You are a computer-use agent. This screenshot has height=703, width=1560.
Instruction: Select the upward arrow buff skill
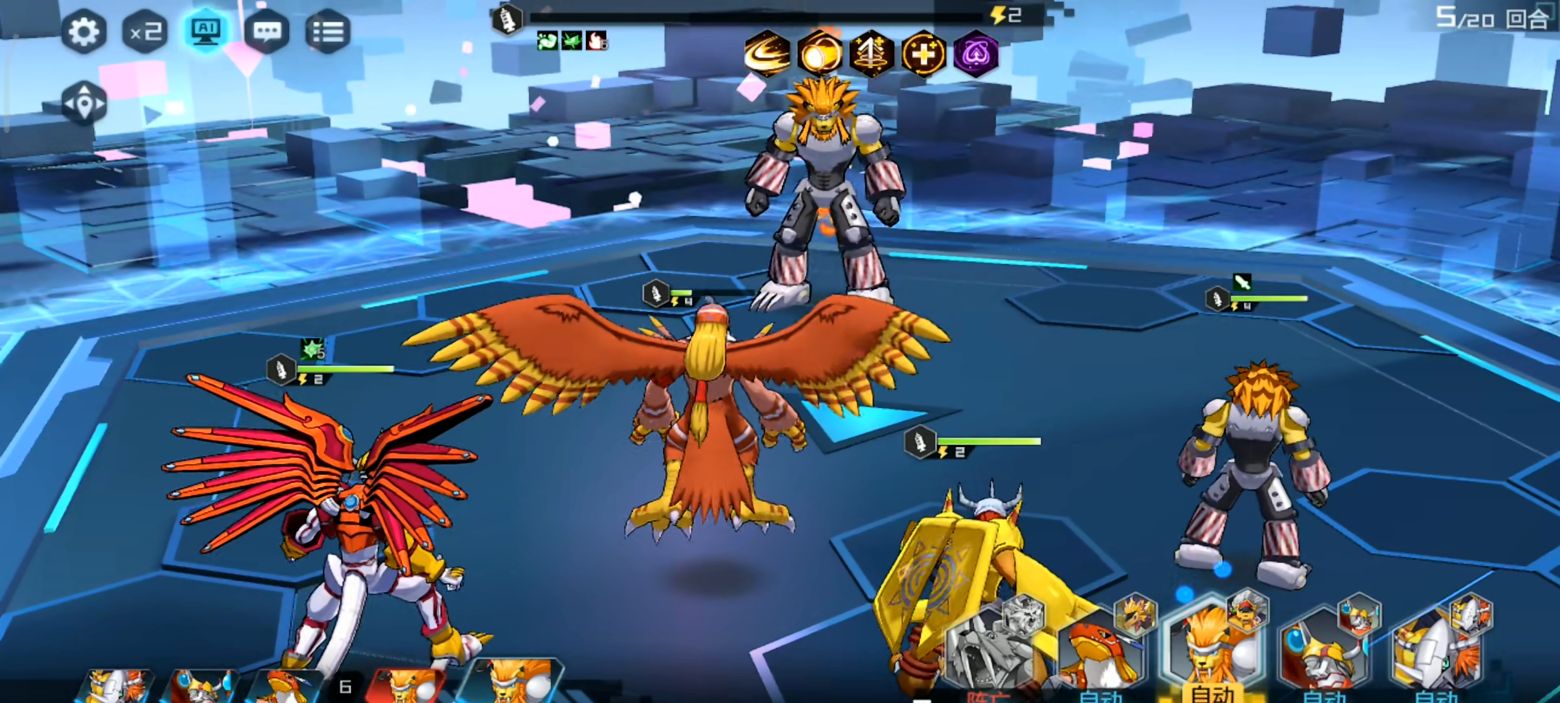click(872, 53)
